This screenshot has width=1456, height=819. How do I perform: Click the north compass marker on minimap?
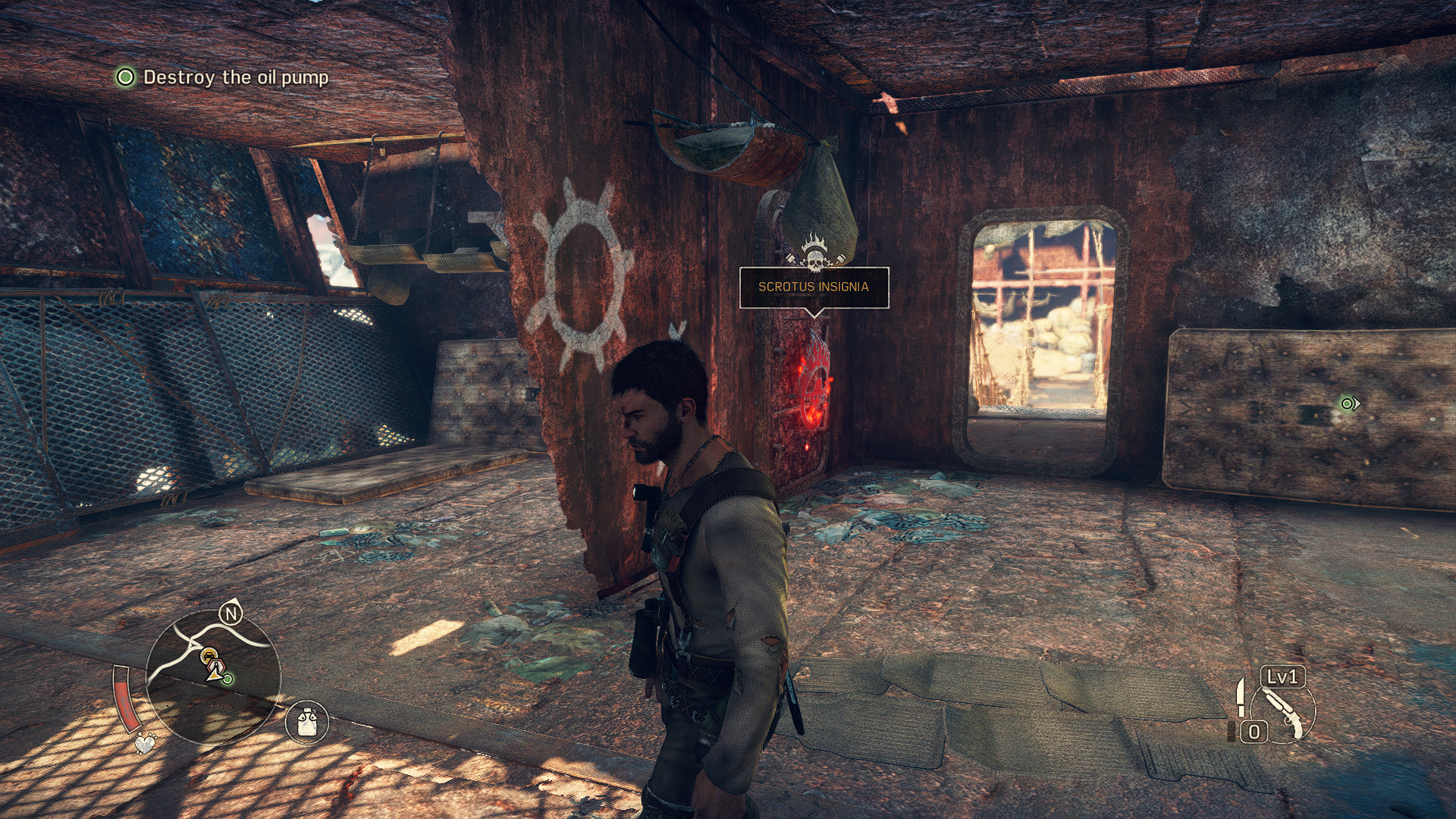(x=231, y=613)
